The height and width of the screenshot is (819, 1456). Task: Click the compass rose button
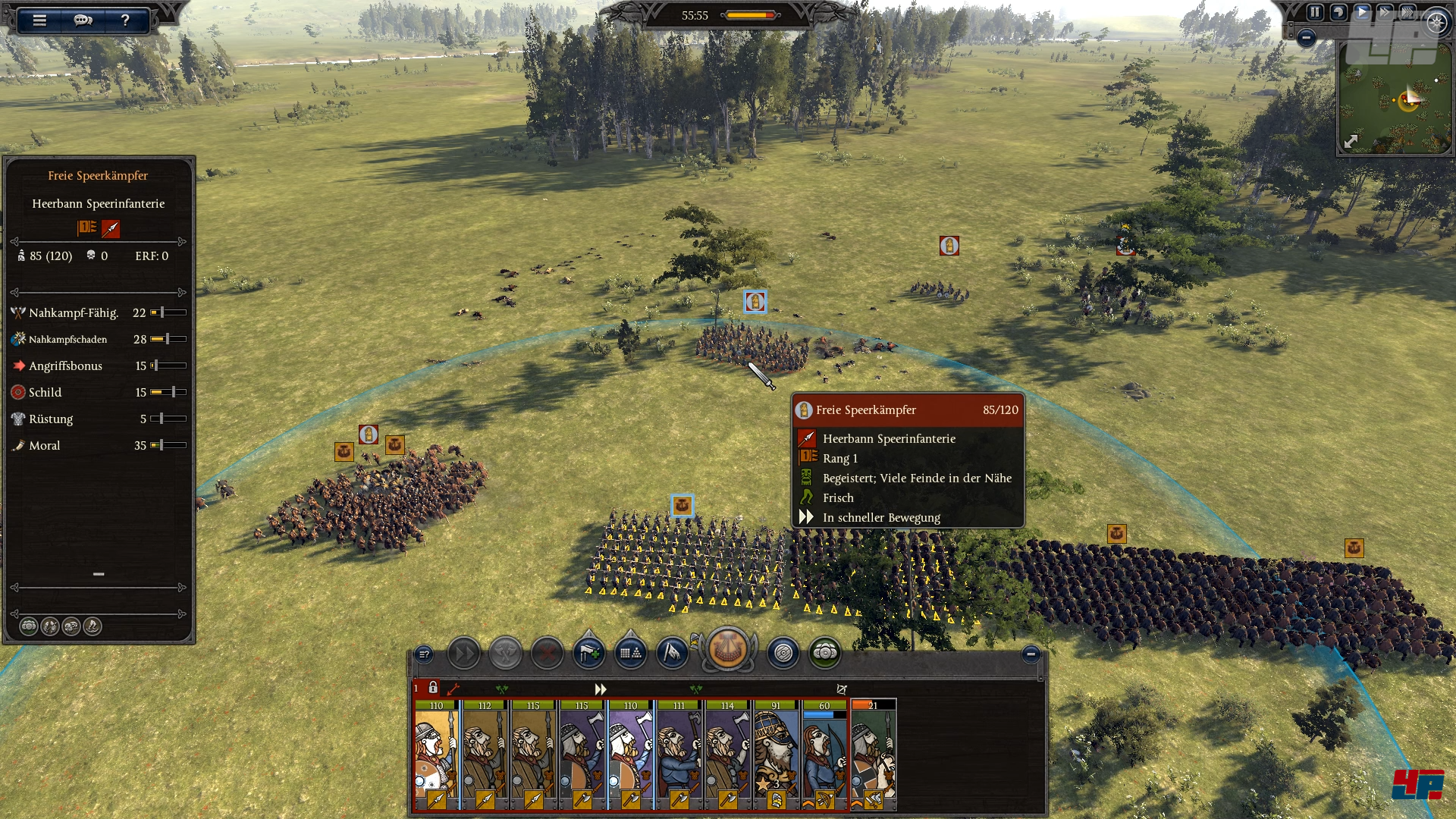[1436, 23]
